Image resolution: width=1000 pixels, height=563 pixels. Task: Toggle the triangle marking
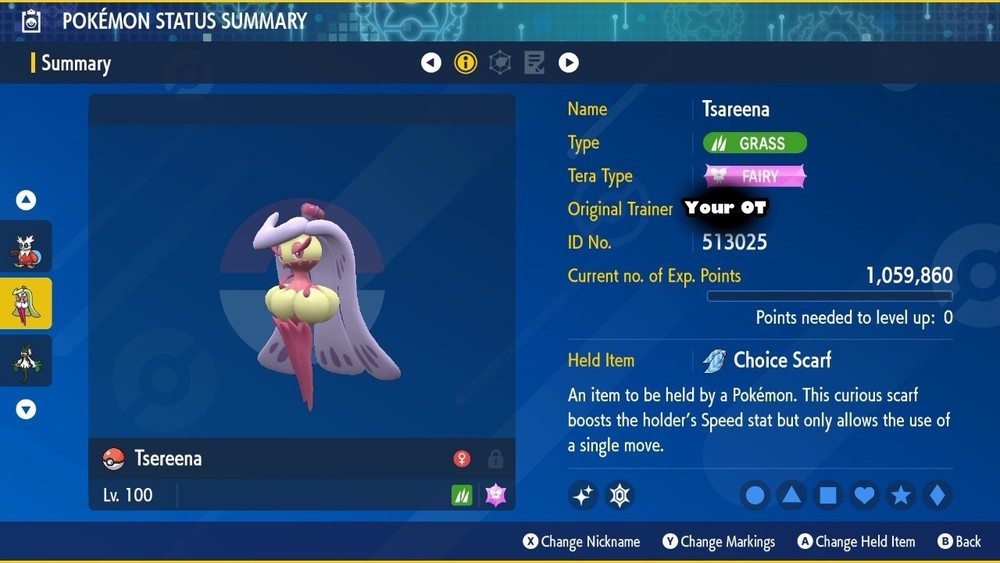[792, 495]
